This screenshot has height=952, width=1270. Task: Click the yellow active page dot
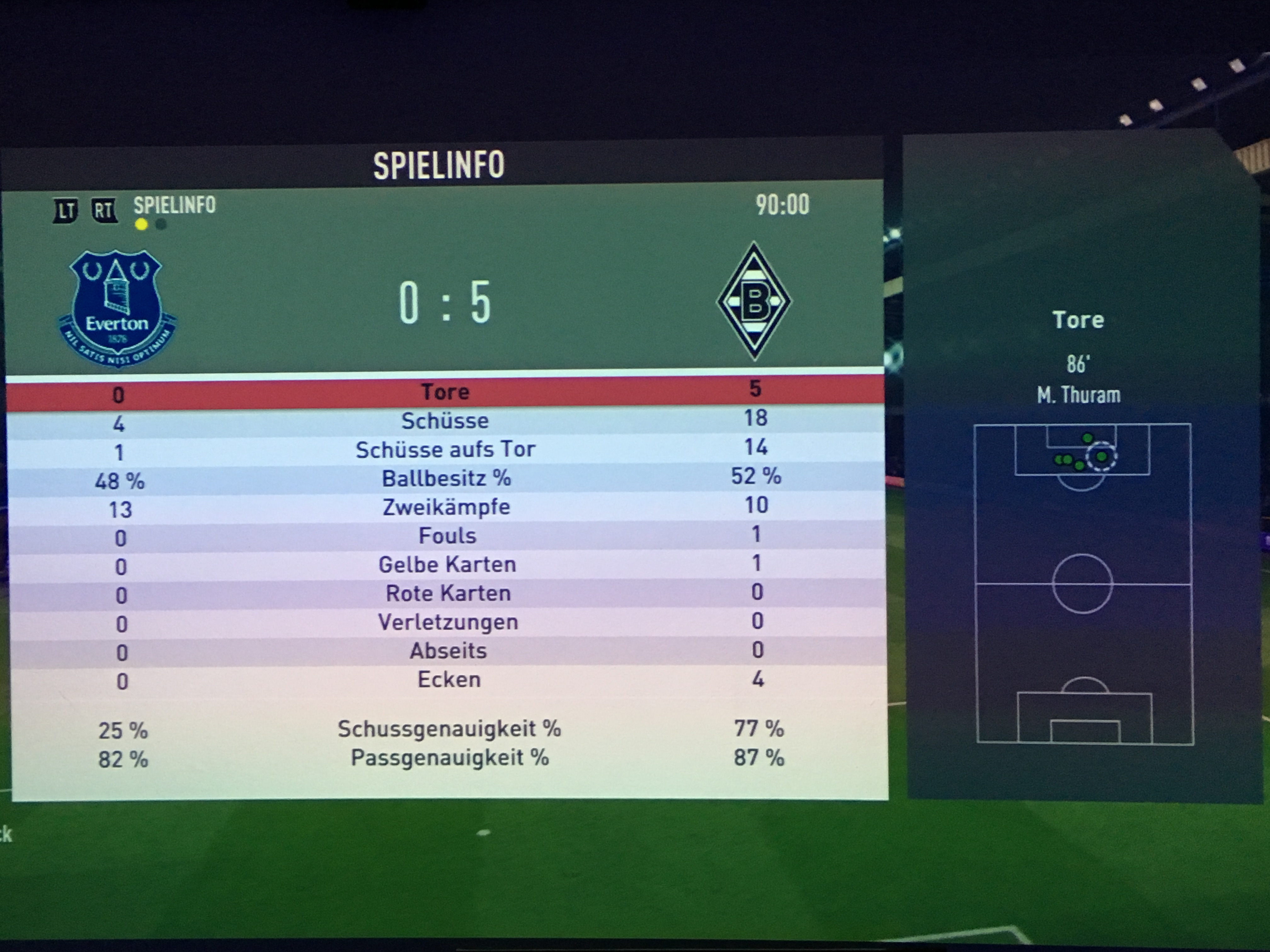tap(141, 224)
